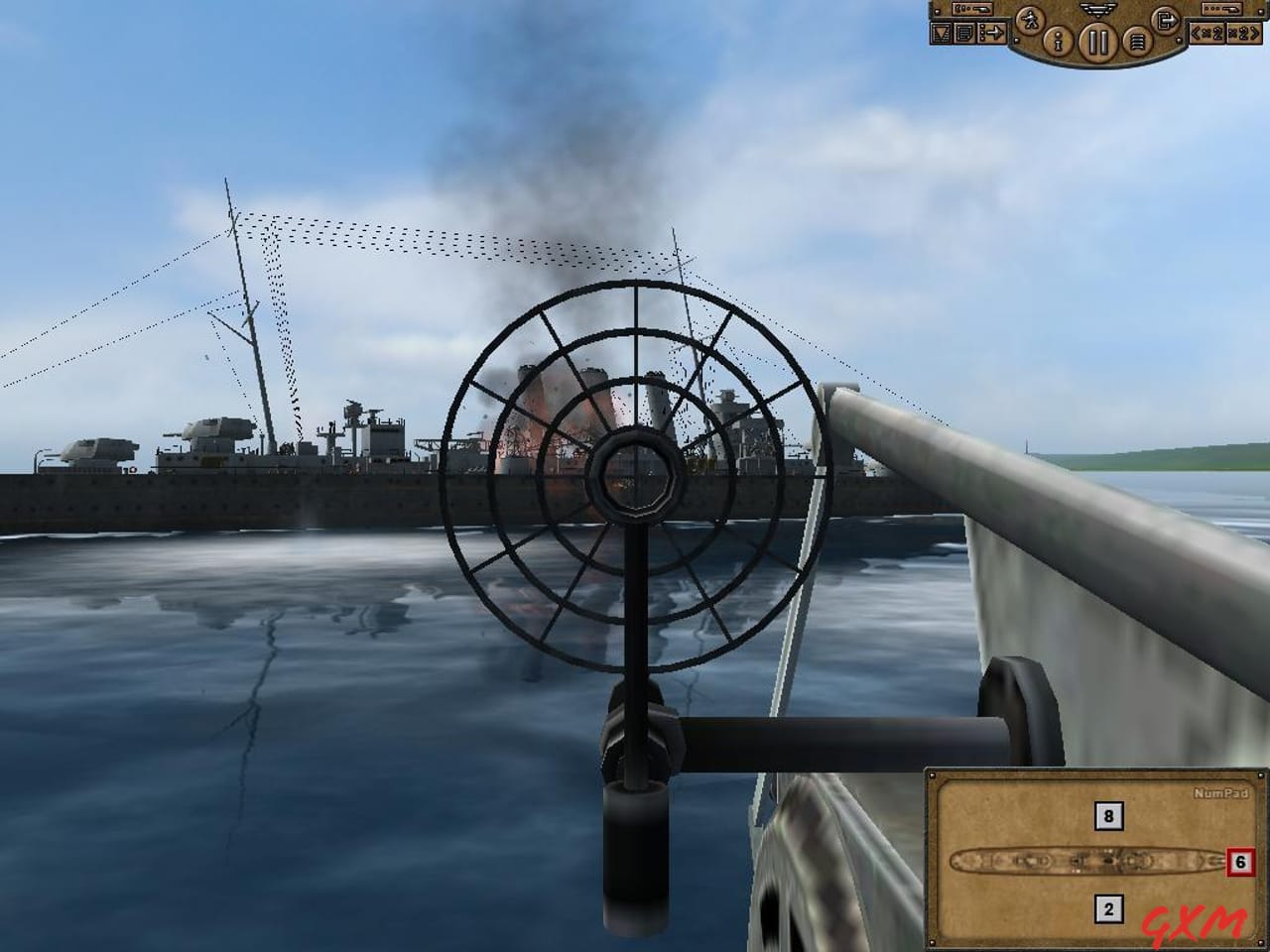Collapse the HUD via its left corner stud
1270x952 pixels.
1016,41
